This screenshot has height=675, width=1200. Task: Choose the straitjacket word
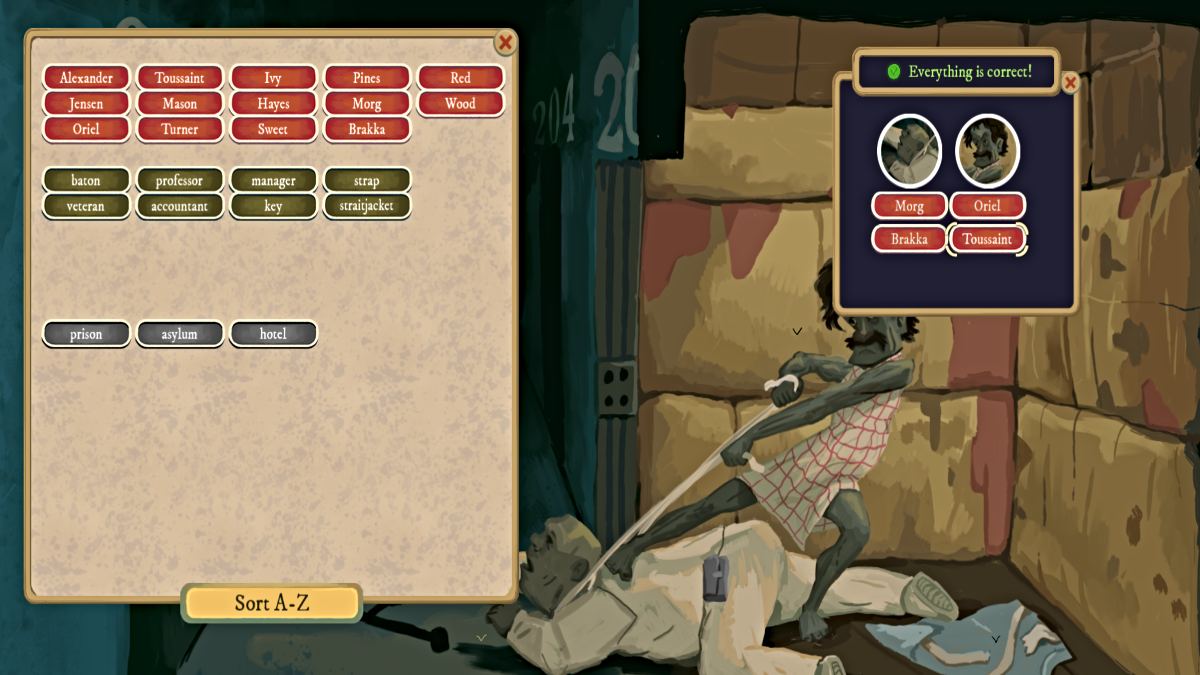[x=367, y=206]
